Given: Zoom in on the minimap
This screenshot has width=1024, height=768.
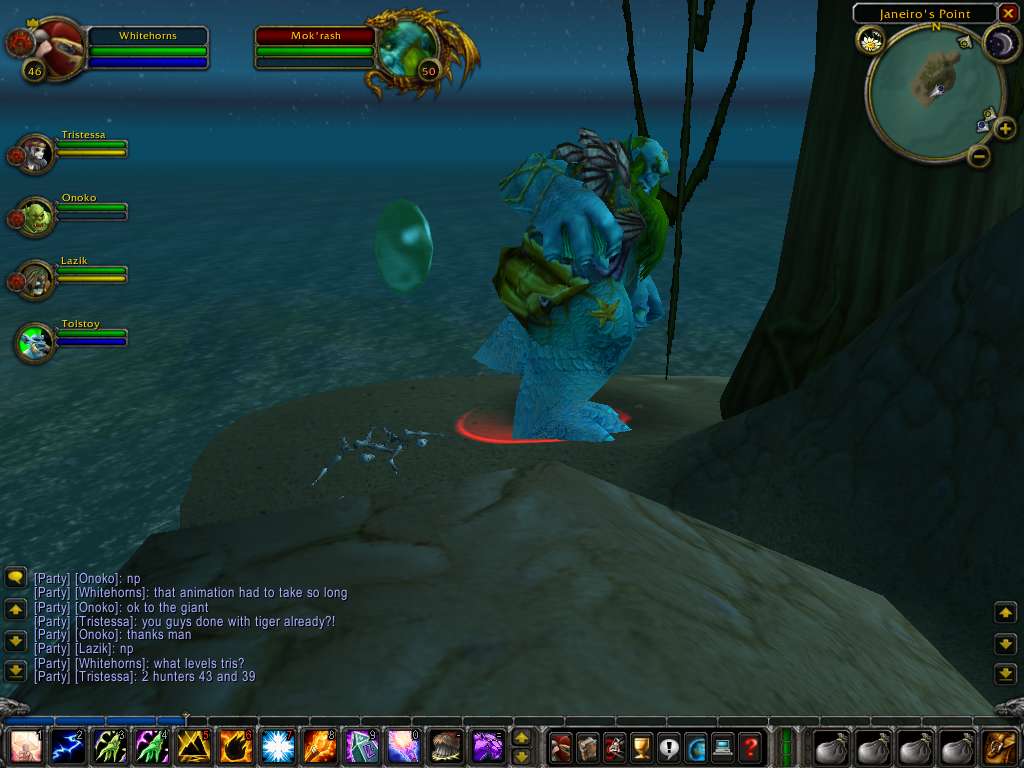Looking at the screenshot, I should coord(1005,128).
